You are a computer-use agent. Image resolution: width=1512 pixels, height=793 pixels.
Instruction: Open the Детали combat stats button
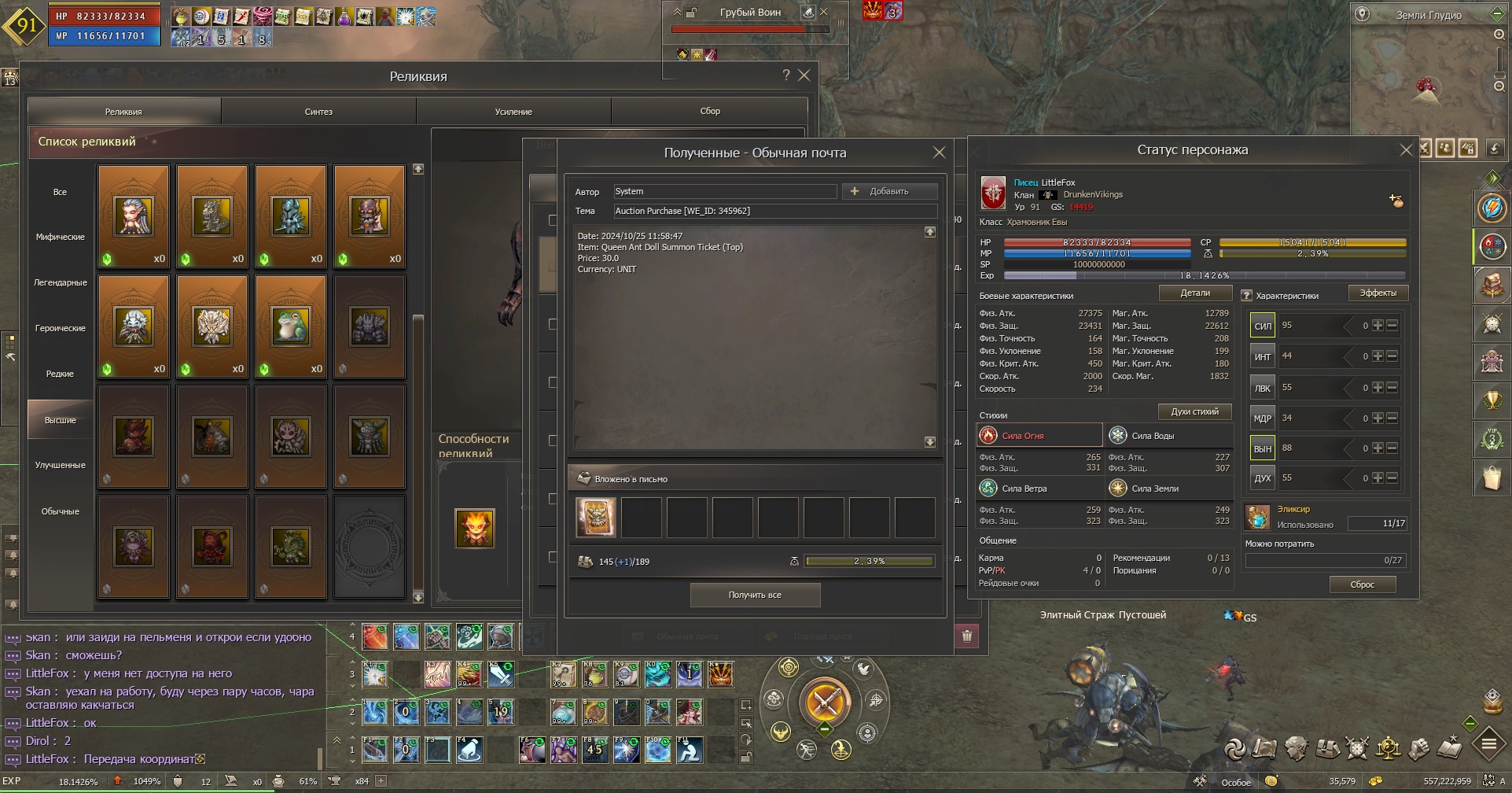click(x=1195, y=293)
